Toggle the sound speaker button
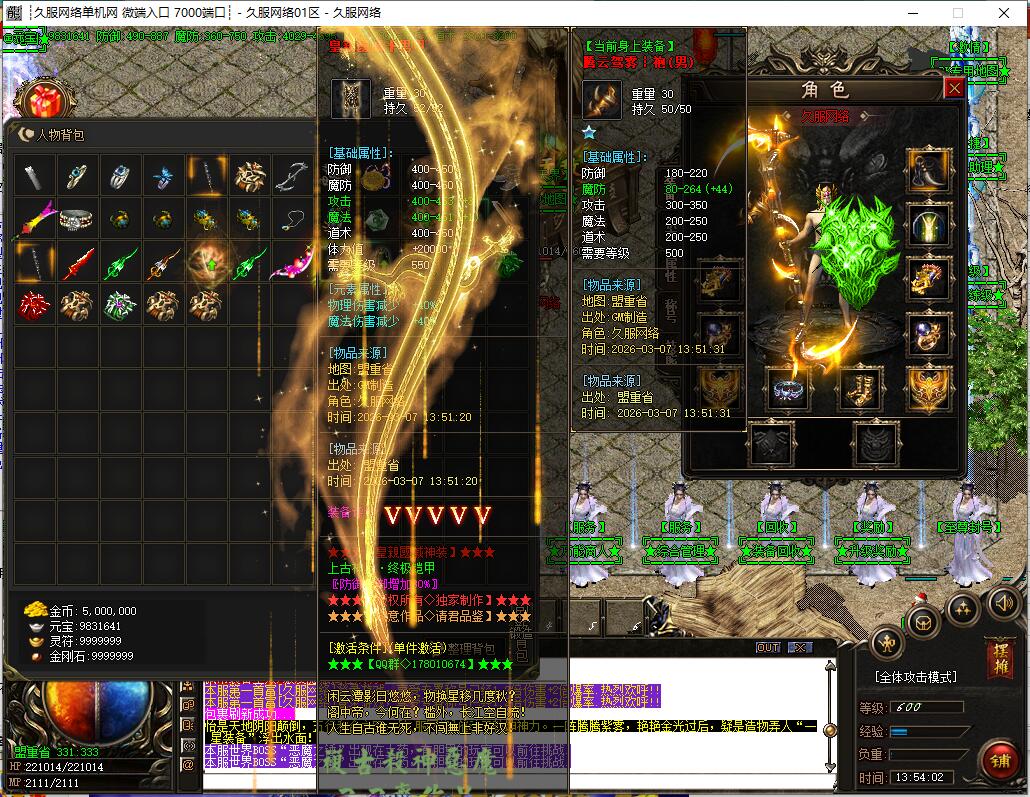 tap(1004, 603)
